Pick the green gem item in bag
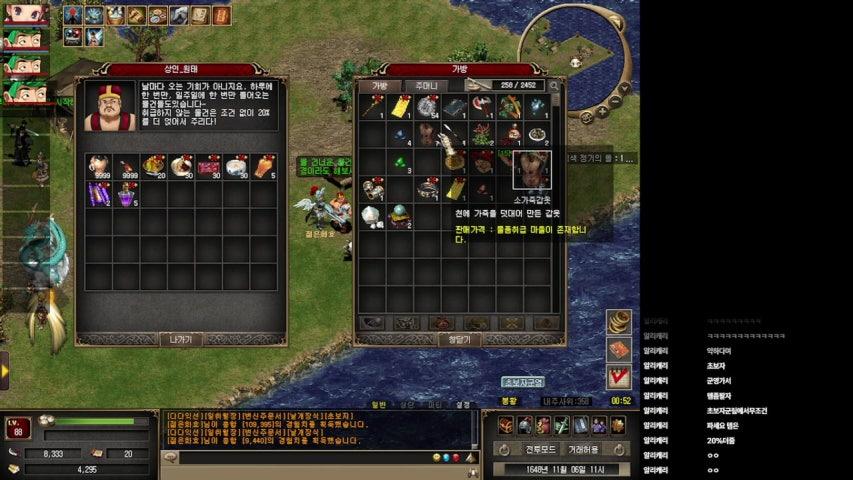The height and width of the screenshot is (480, 853). click(400, 162)
